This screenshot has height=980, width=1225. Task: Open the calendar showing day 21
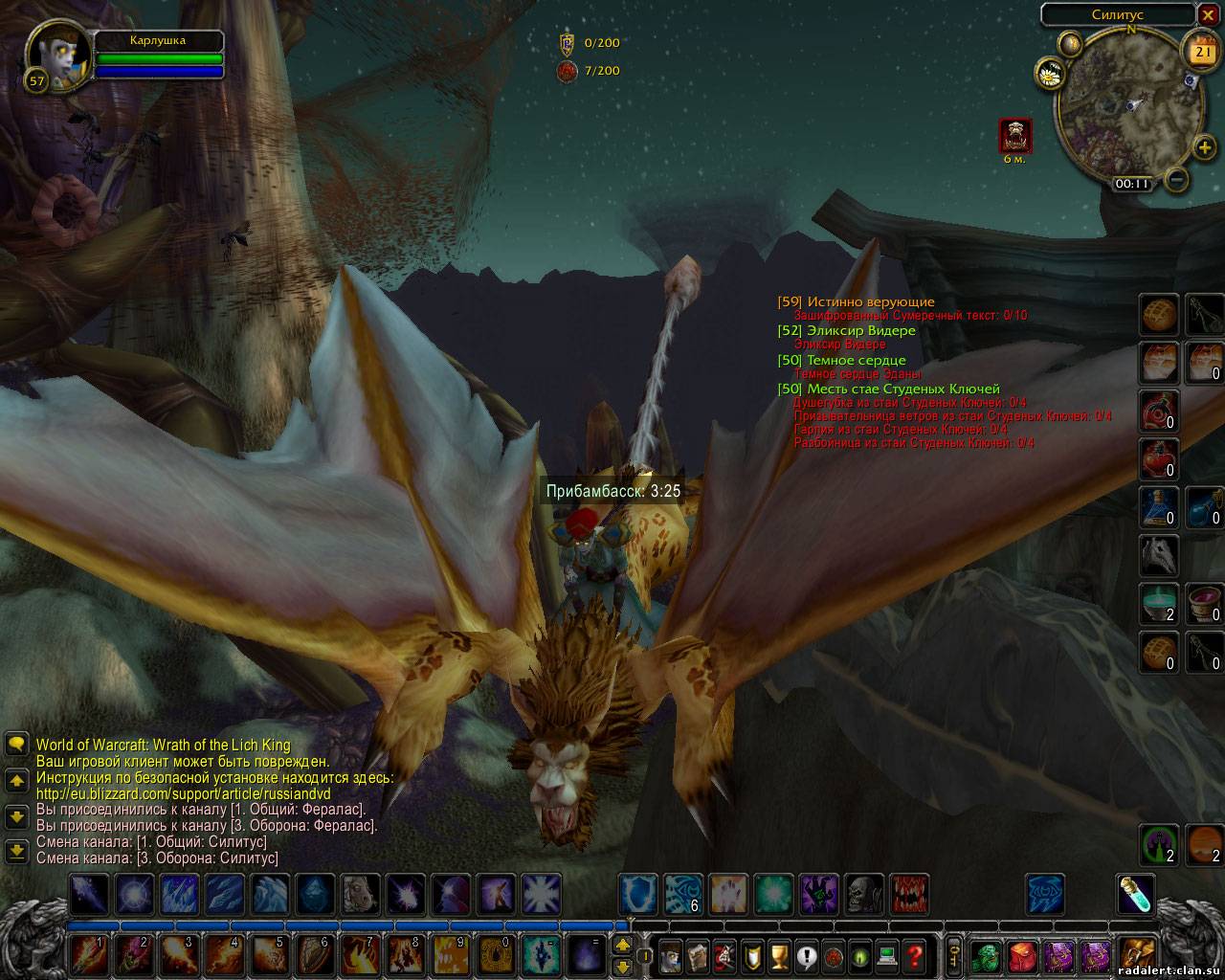pos(1201,52)
